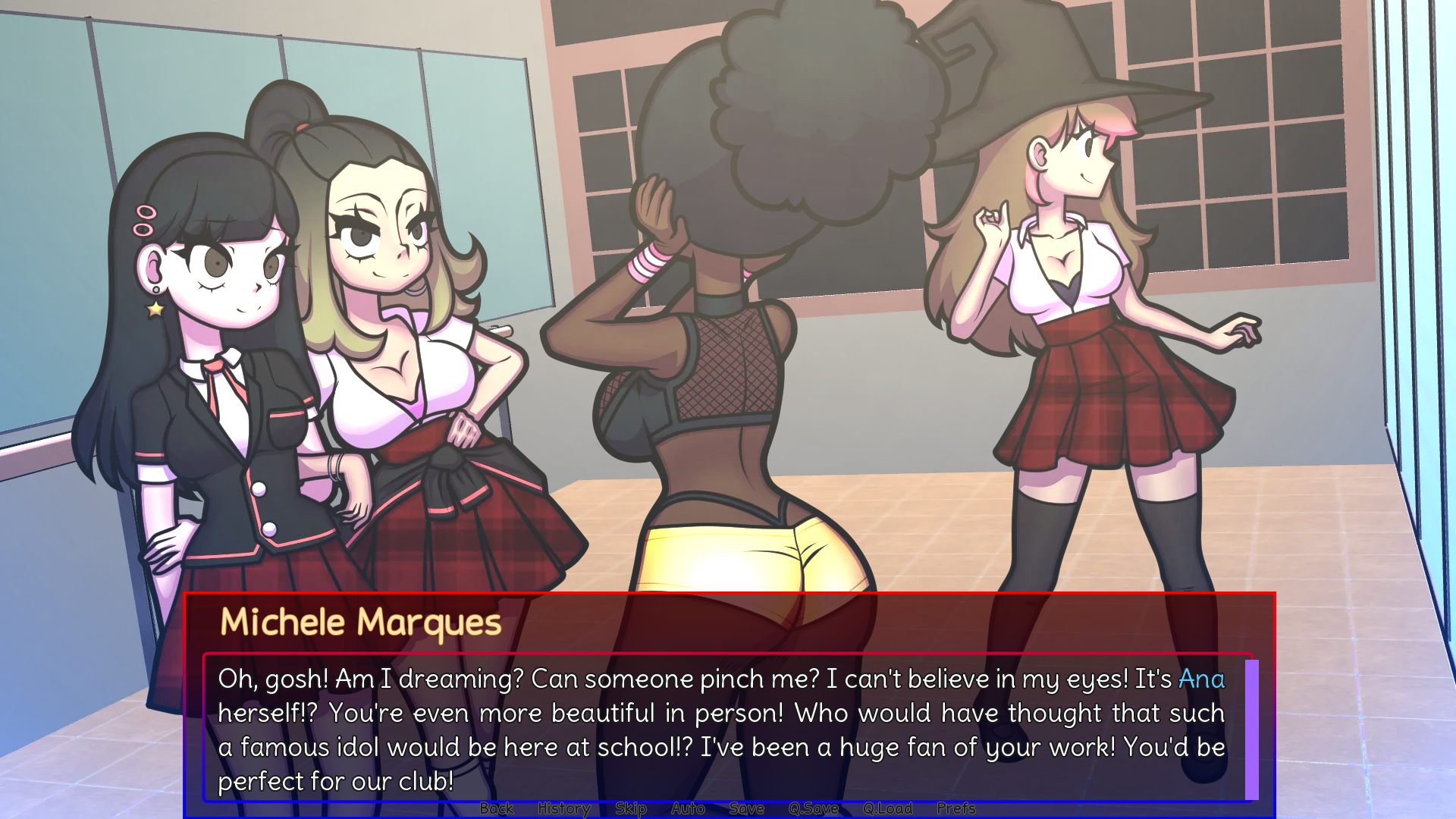Open the Save menu
This screenshot has height=819, width=1456.
pyautogui.click(x=746, y=808)
